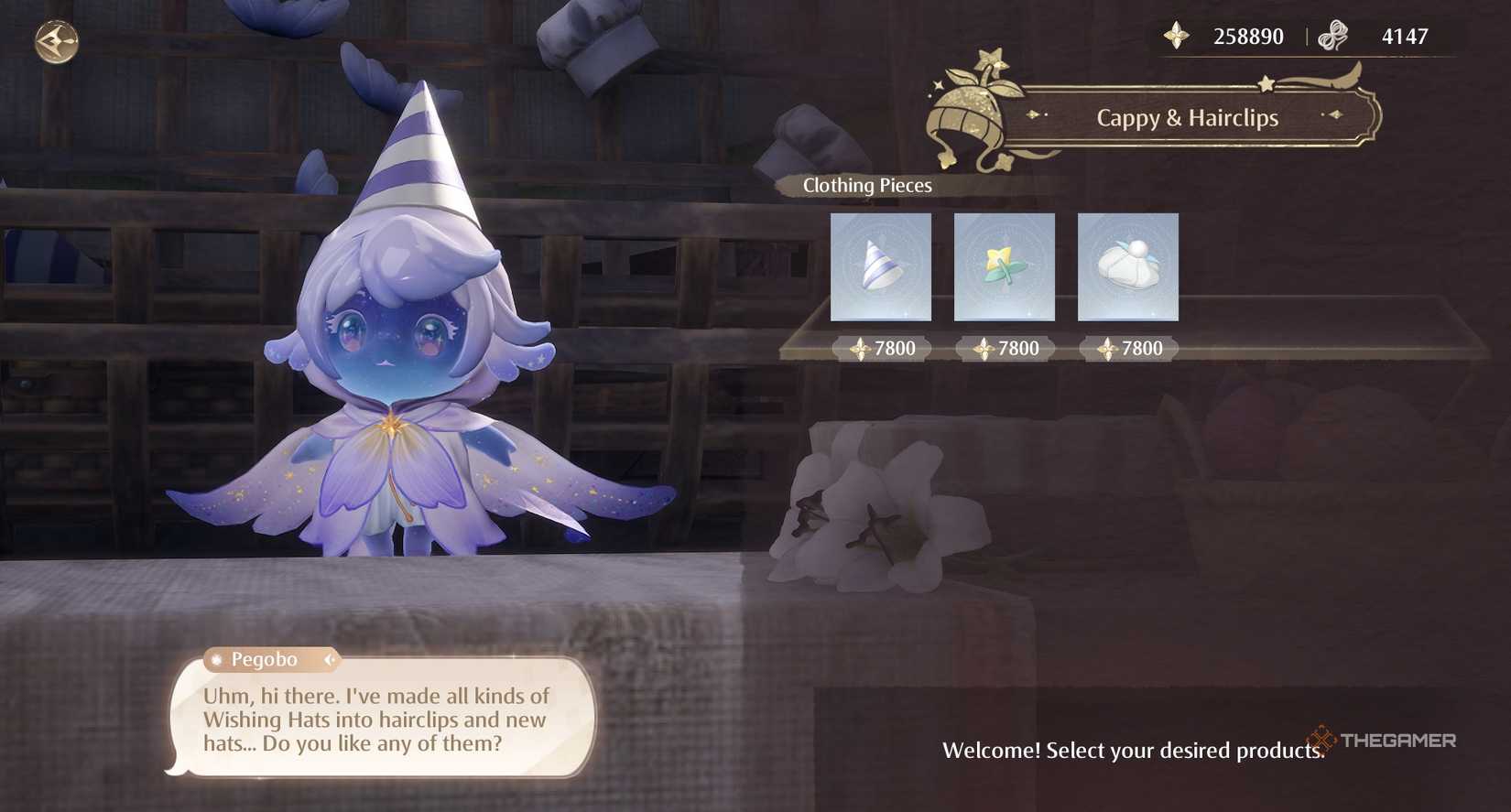Purchase the party hat for 7800
This screenshot has width=1511, height=812.
pyautogui.click(x=882, y=348)
